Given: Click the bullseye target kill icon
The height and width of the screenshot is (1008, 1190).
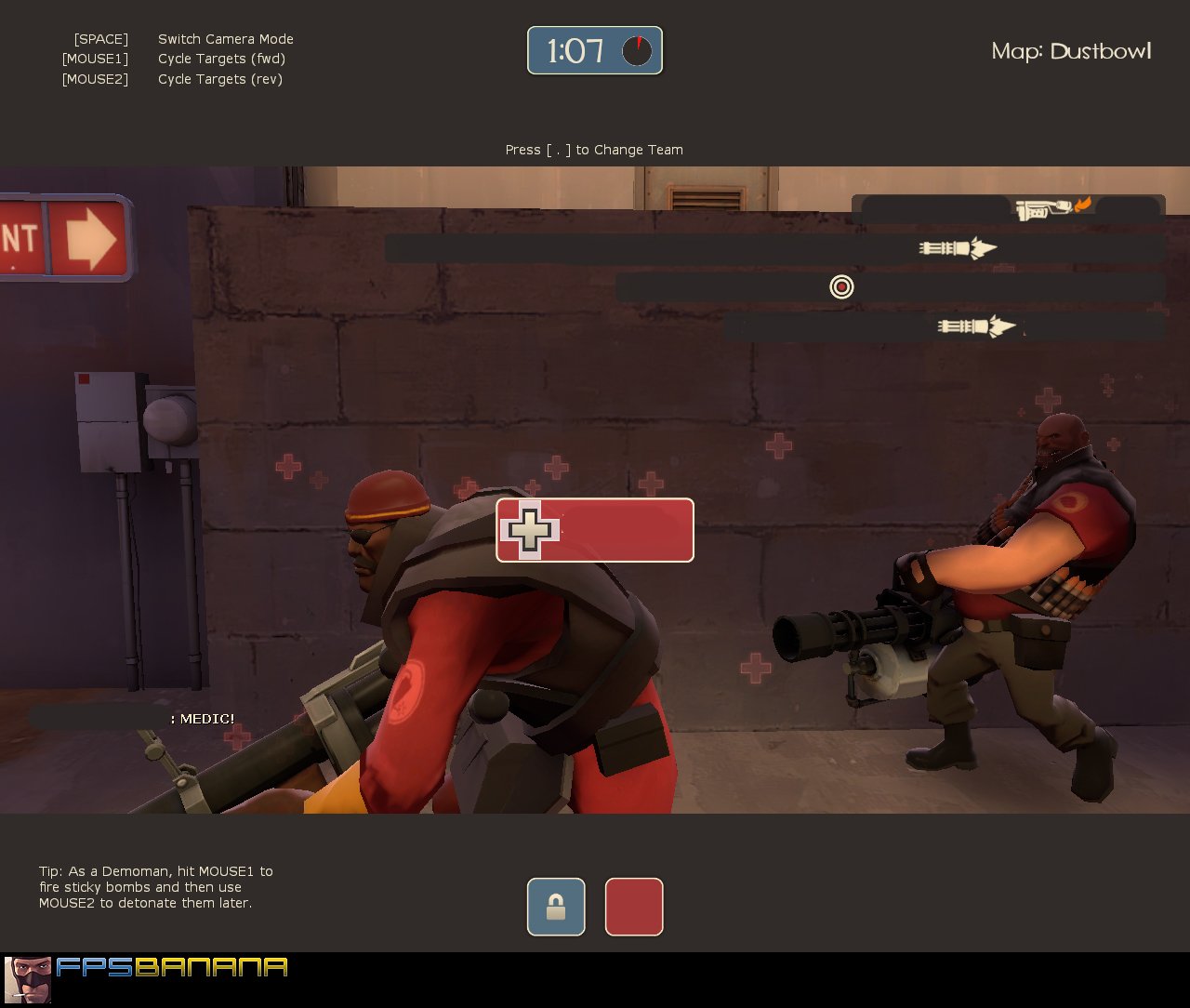Looking at the screenshot, I should click(841, 287).
